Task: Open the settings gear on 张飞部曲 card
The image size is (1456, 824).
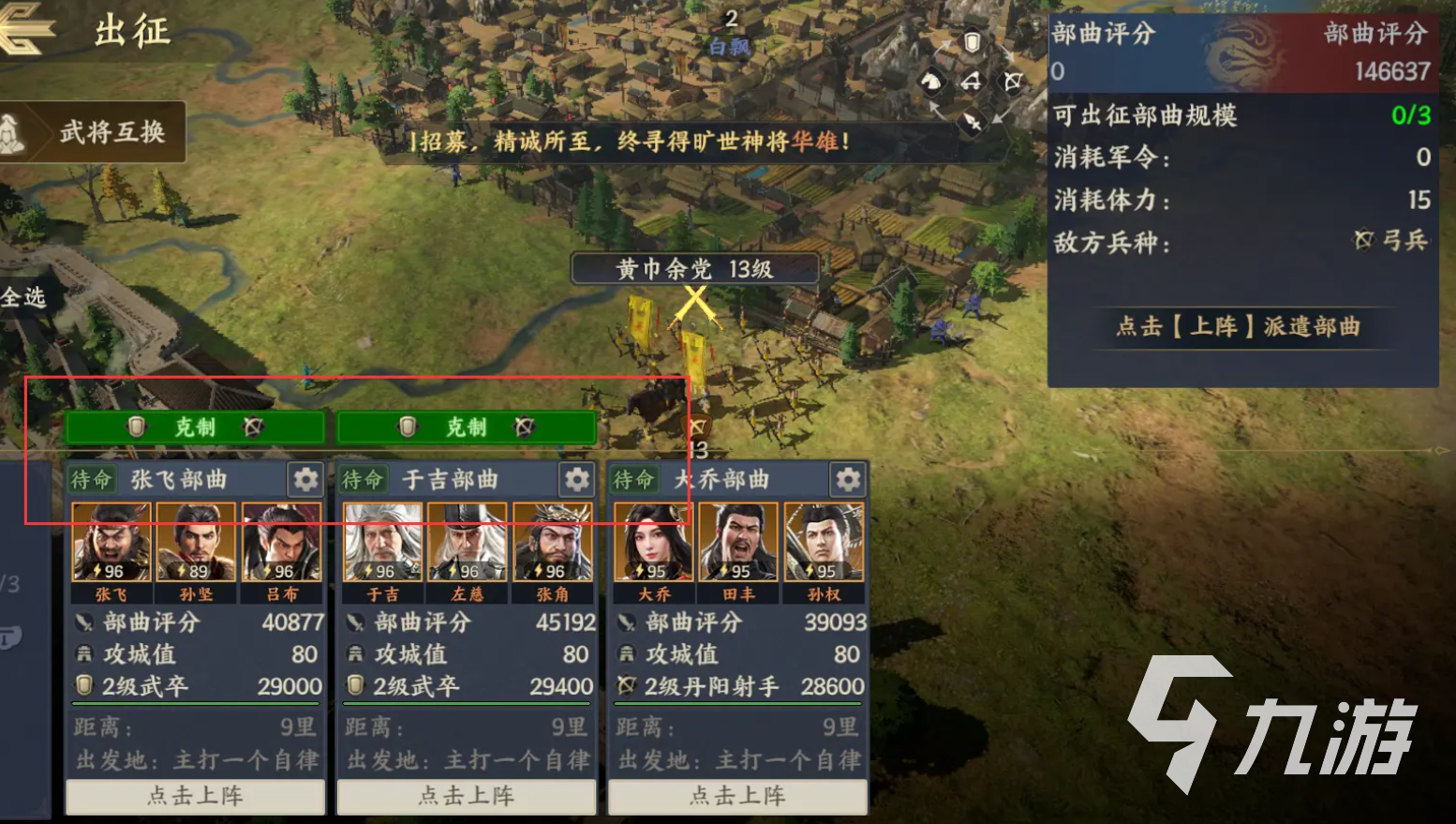Action: pyautogui.click(x=306, y=479)
